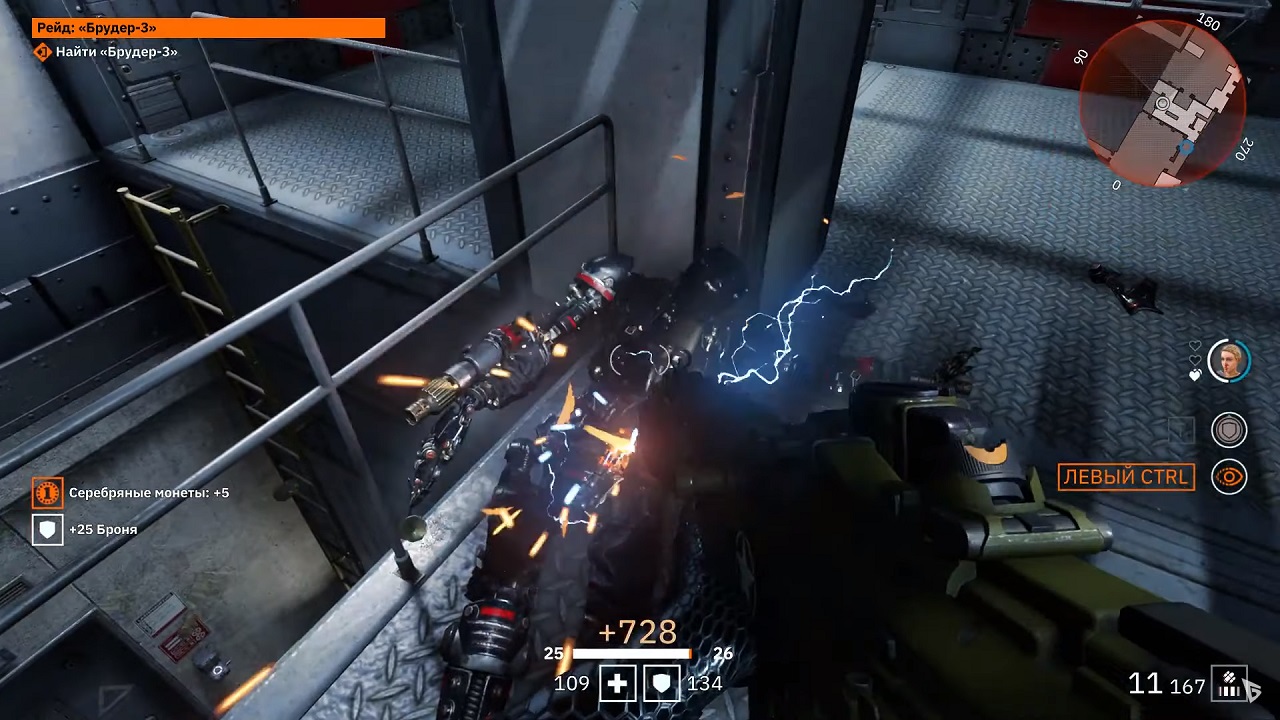Viewport: 1280px width, 720px height.
Task: Open the circular minimap
Action: [x=1162, y=104]
